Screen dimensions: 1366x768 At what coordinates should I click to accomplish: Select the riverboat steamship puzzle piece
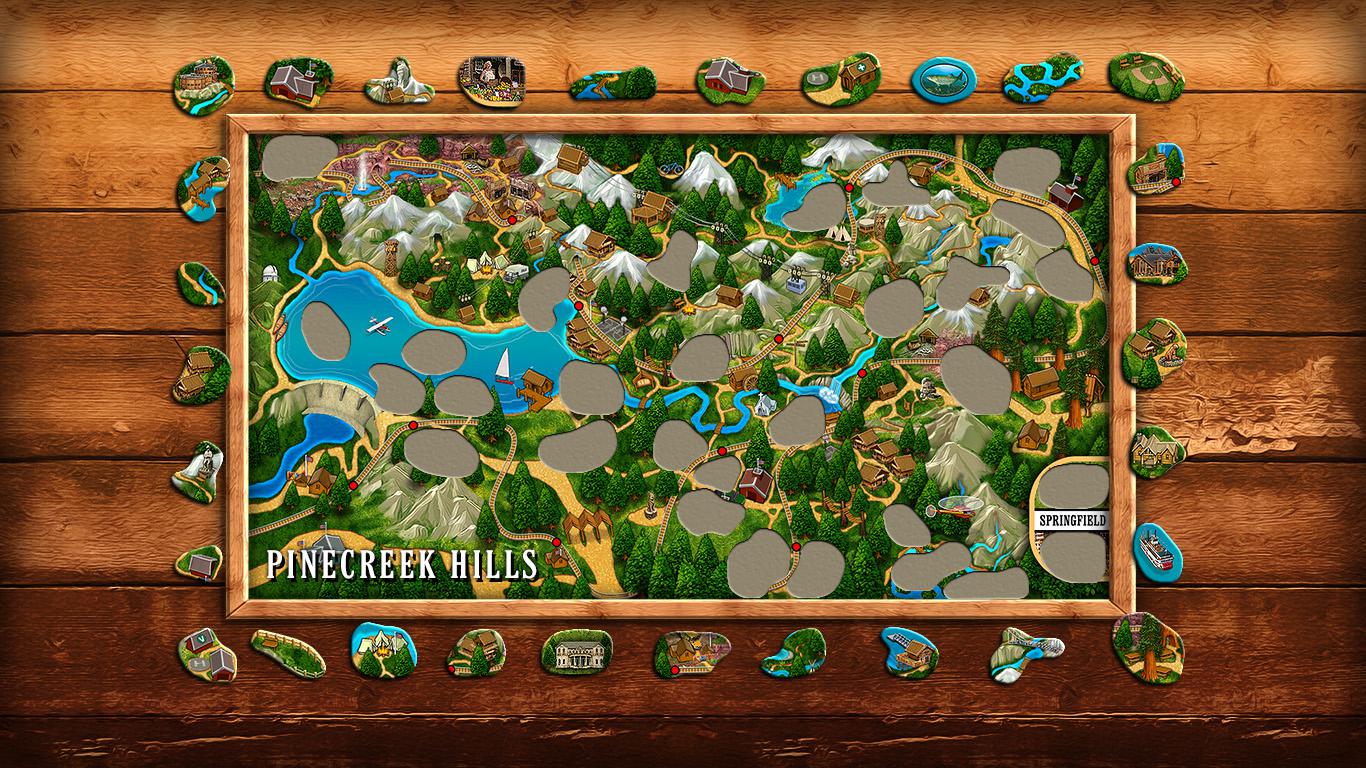1157,548
